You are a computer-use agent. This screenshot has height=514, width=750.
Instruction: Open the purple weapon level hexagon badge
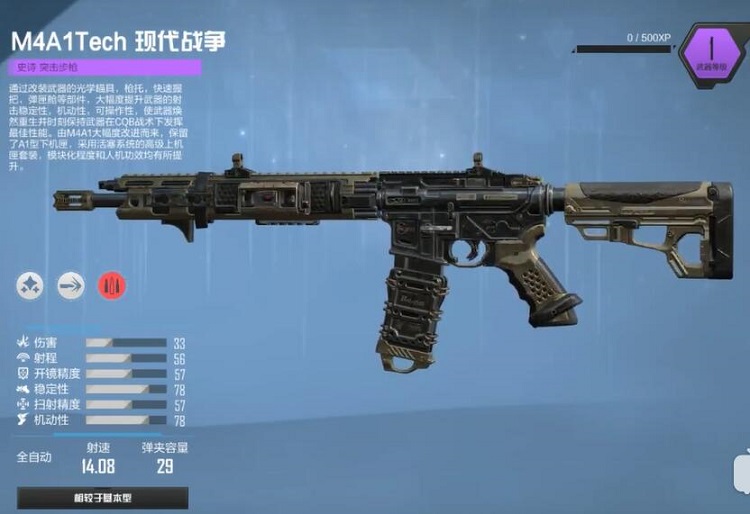711,52
